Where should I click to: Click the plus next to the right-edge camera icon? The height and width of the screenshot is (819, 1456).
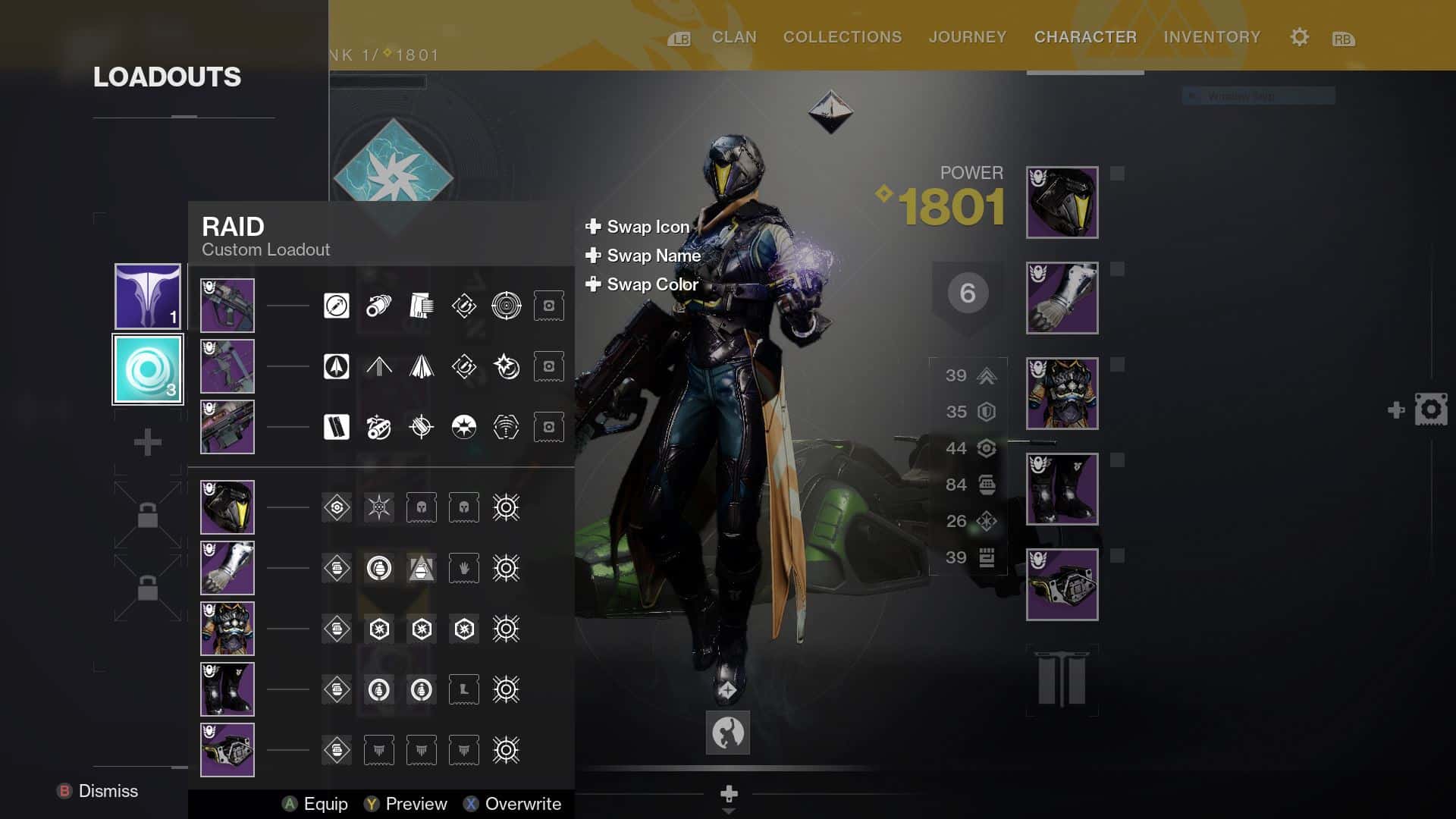click(x=1395, y=409)
